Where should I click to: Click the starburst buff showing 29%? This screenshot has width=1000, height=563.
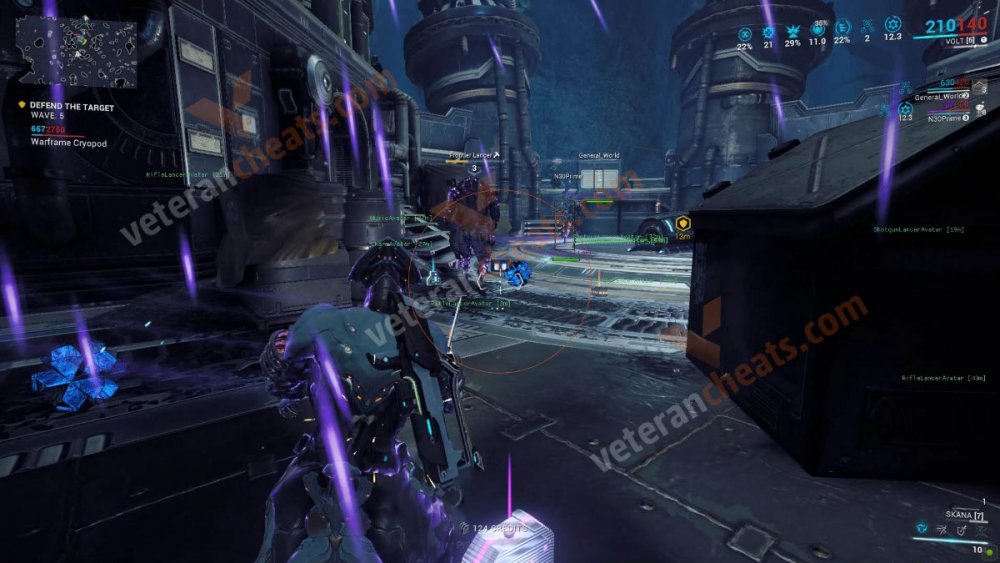(x=793, y=30)
